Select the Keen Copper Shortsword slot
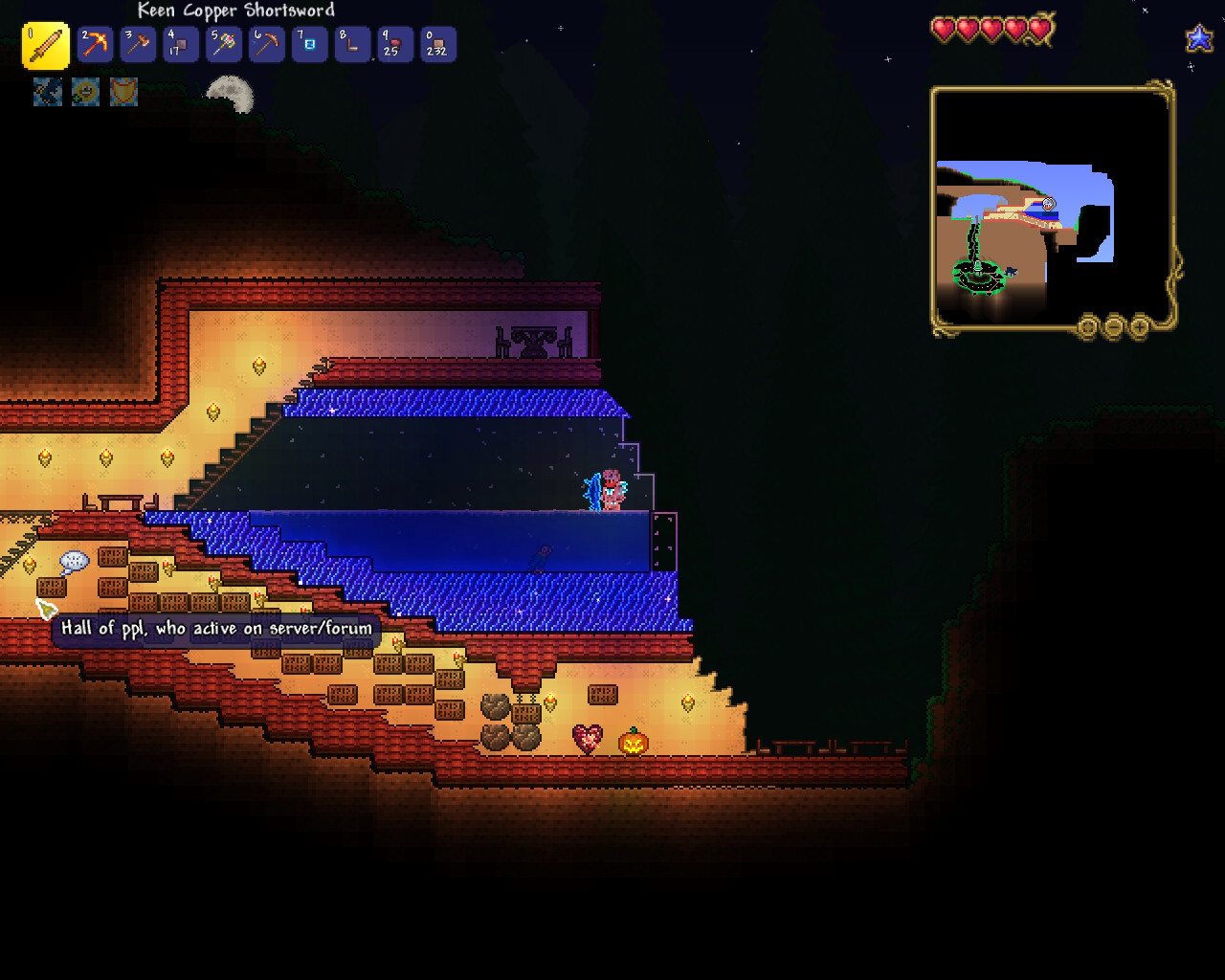1225x980 pixels. point(45,46)
